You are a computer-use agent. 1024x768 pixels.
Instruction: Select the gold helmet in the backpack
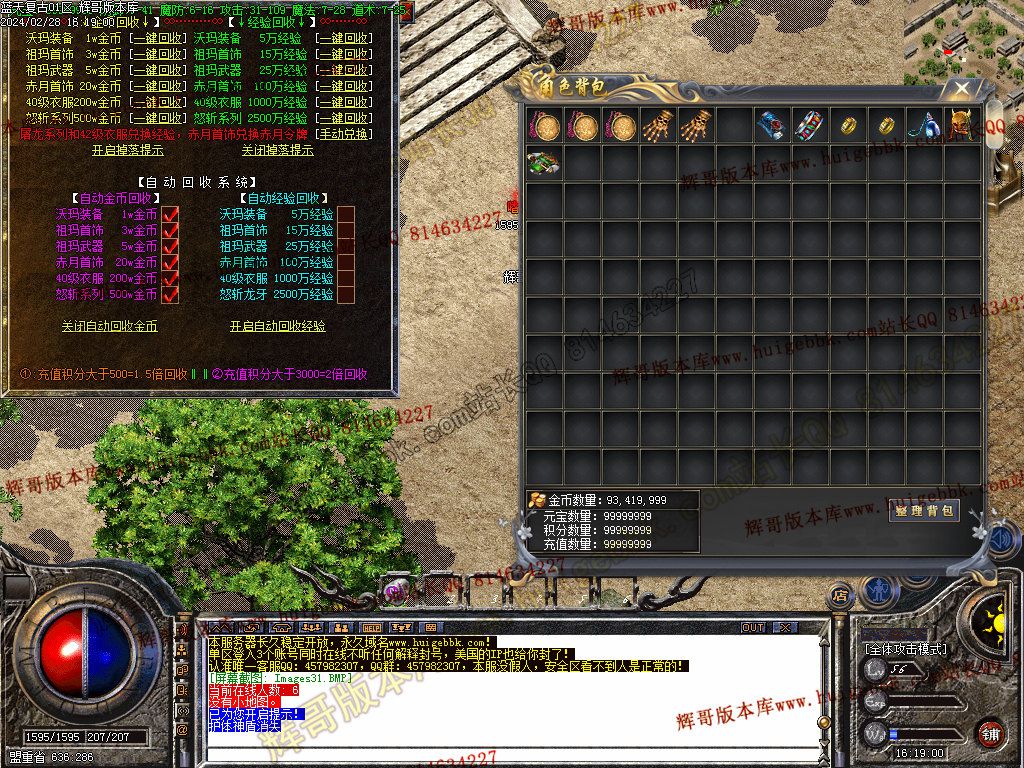coord(962,126)
